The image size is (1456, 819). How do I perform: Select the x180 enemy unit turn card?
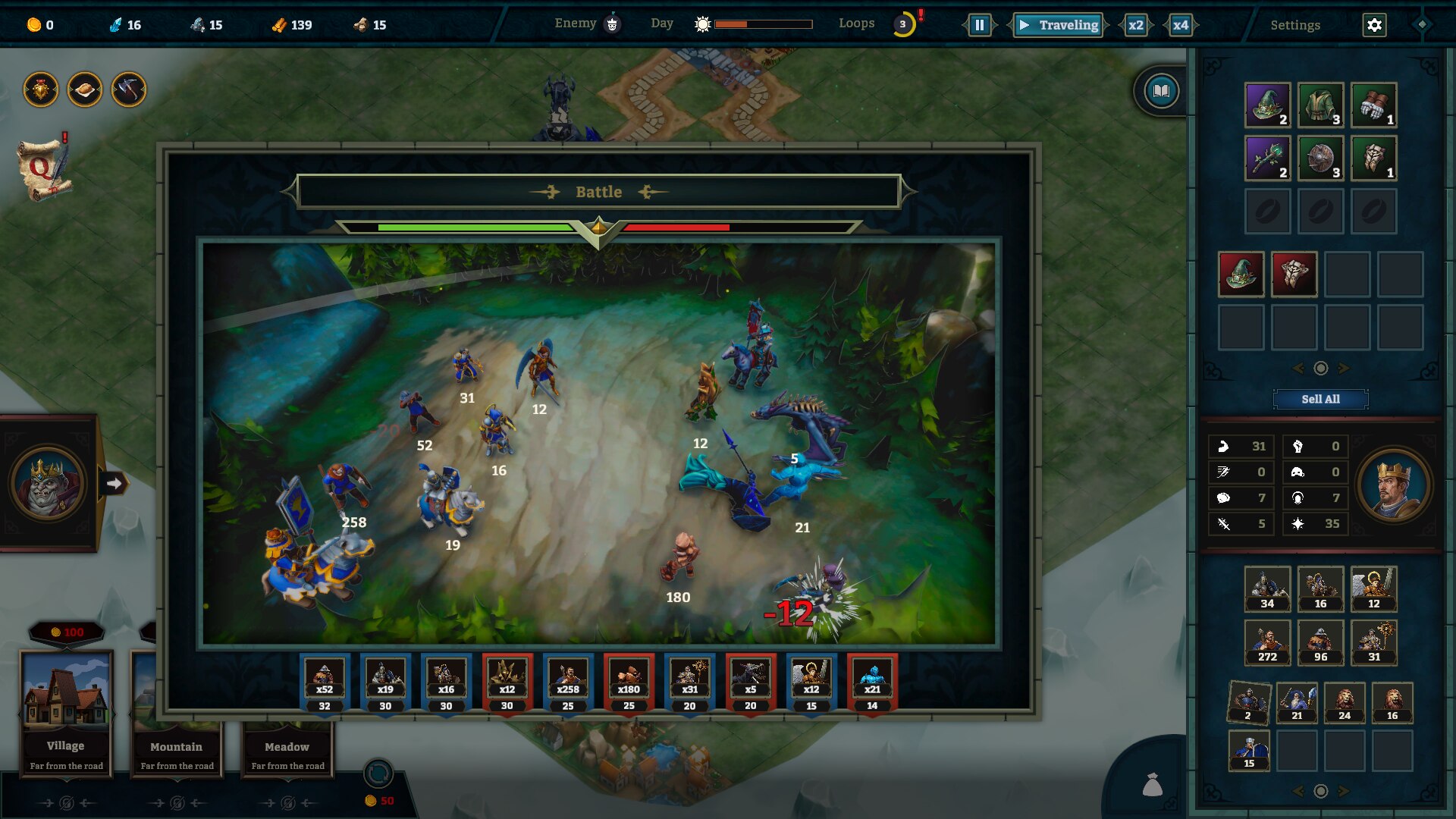(x=629, y=682)
